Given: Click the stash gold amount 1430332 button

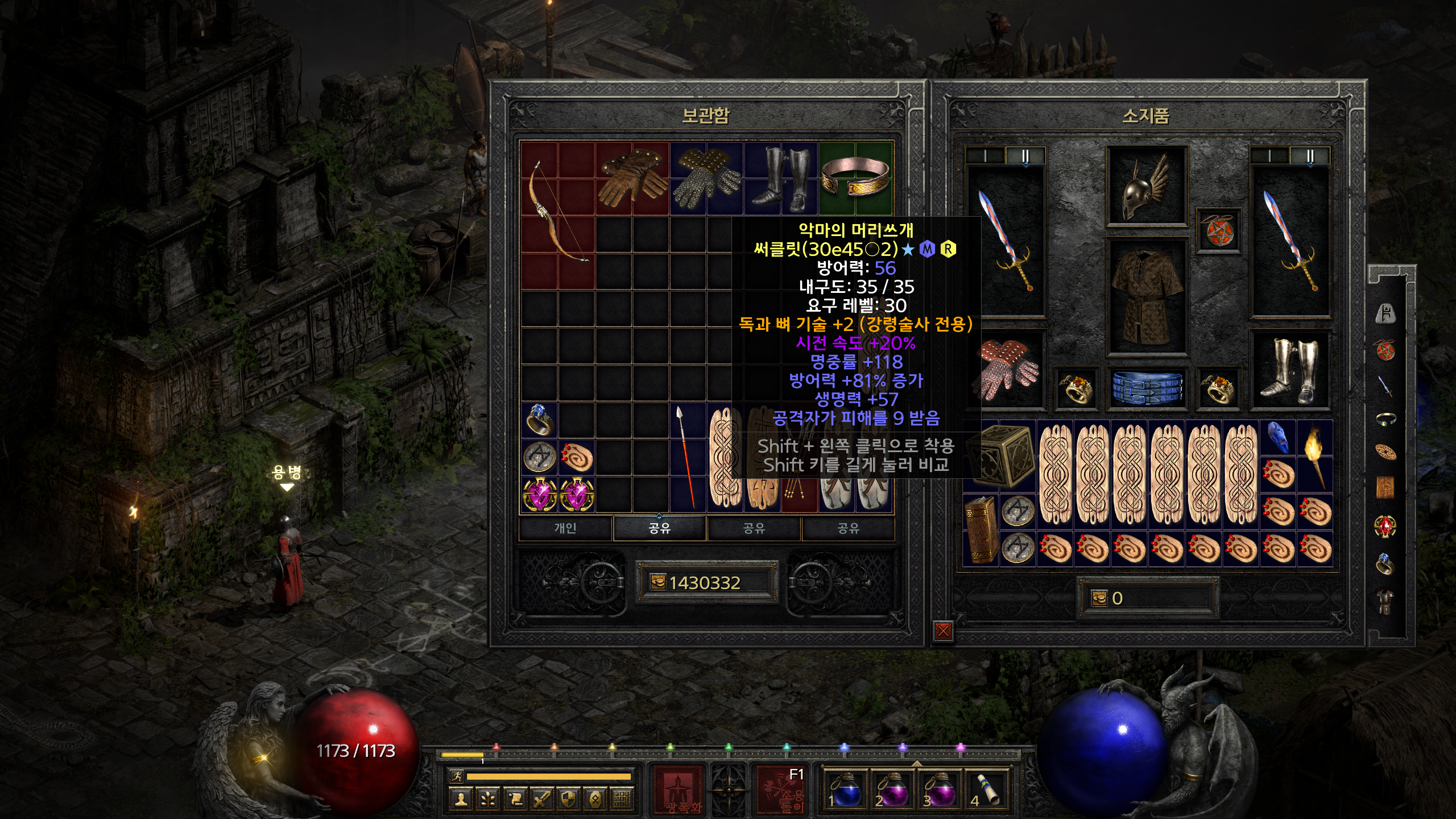Looking at the screenshot, I should point(706,582).
